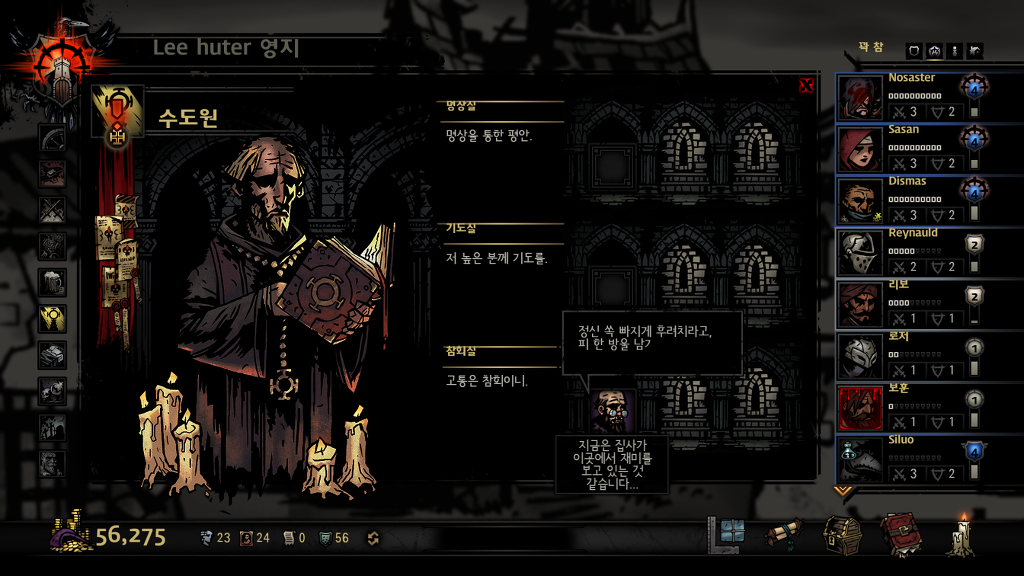Screen dimensions: 1024x576
Task: Open the rolled scroll icon in bottom bar
Action: pyautogui.click(x=782, y=536)
